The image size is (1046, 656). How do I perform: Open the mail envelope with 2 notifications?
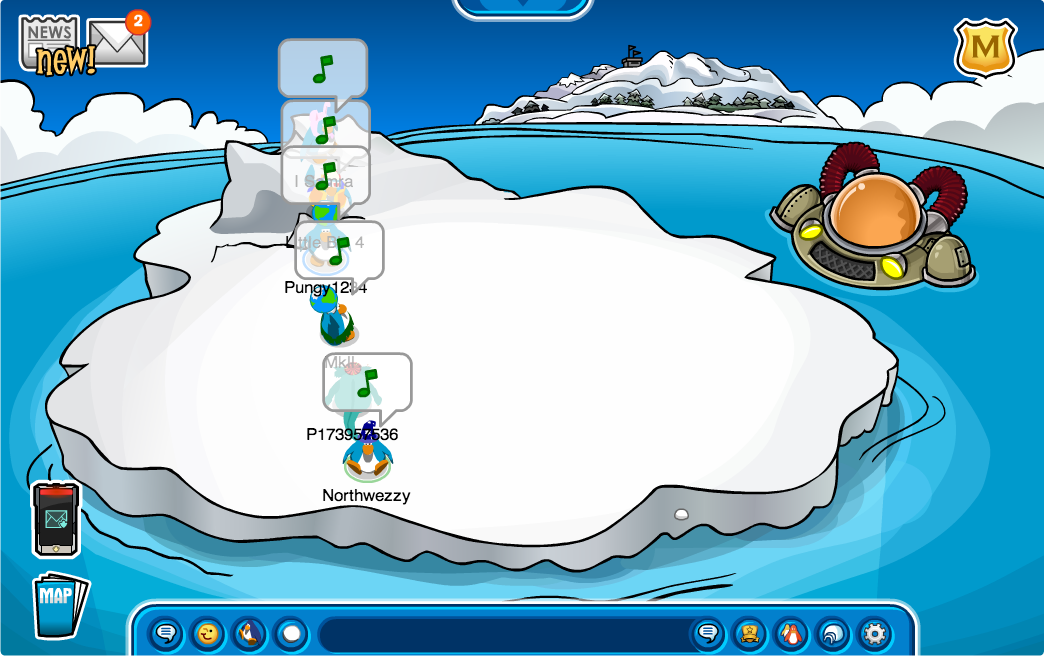[x=118, y=42]
